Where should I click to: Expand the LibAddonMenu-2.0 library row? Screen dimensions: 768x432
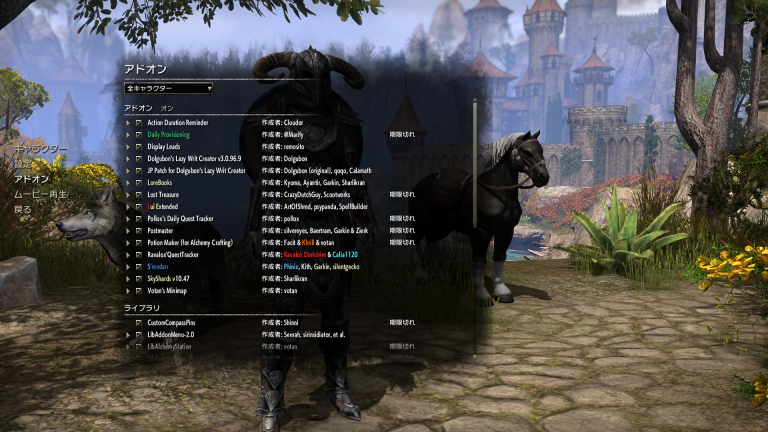128,335
